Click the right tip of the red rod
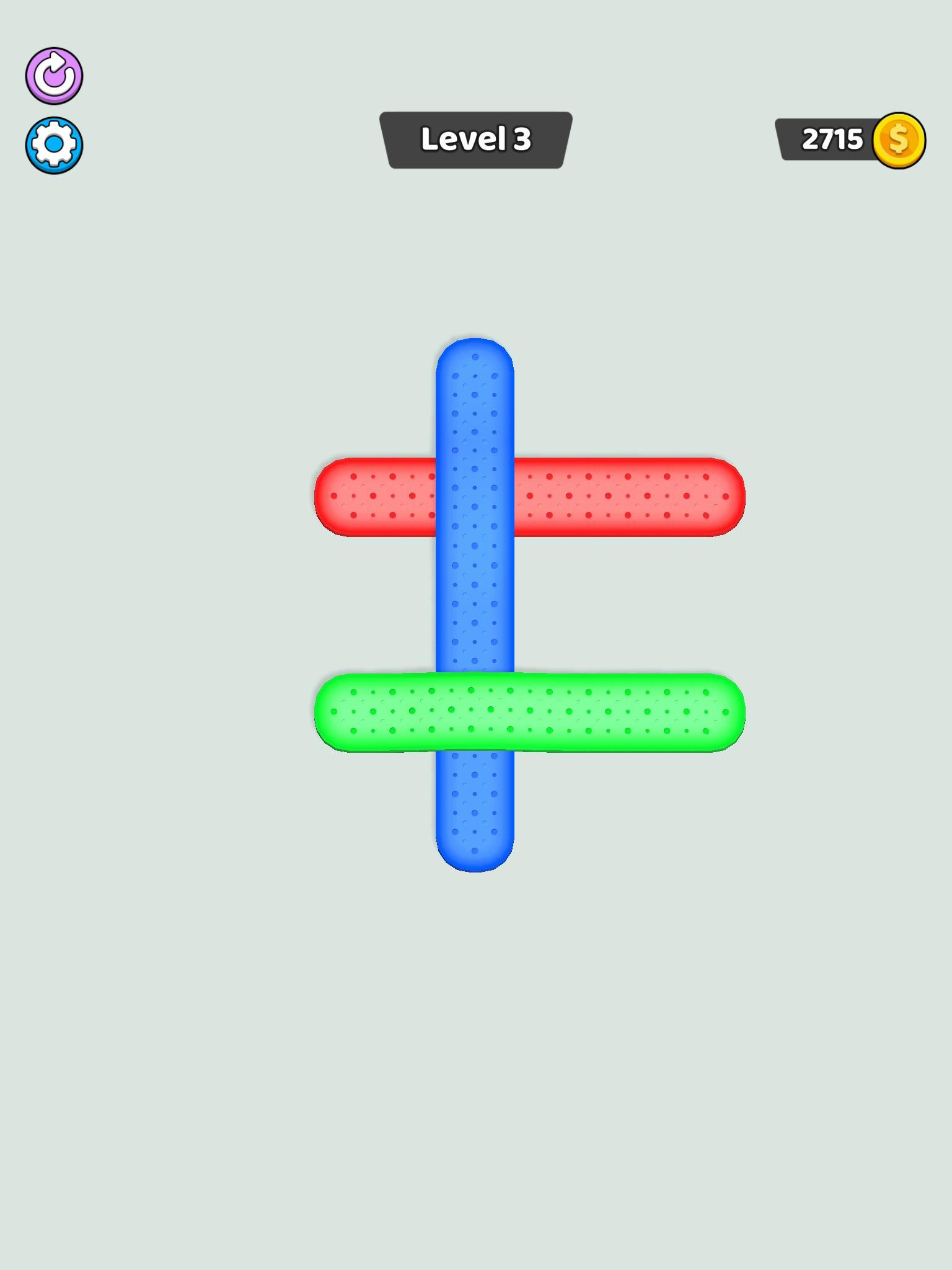 pyautogui.click(x=719, y=496)
